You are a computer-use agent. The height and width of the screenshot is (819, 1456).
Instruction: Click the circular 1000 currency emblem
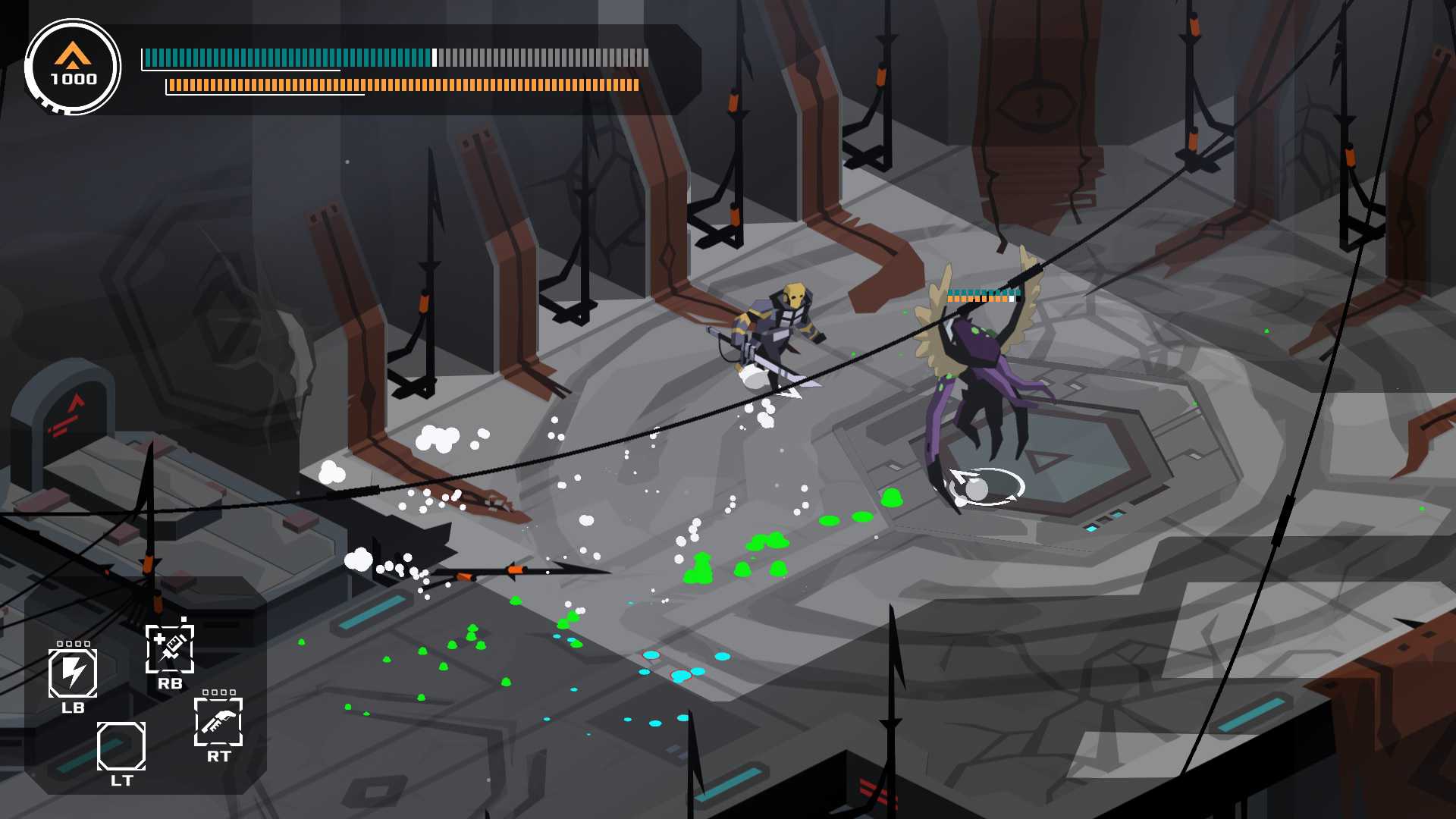73,67
